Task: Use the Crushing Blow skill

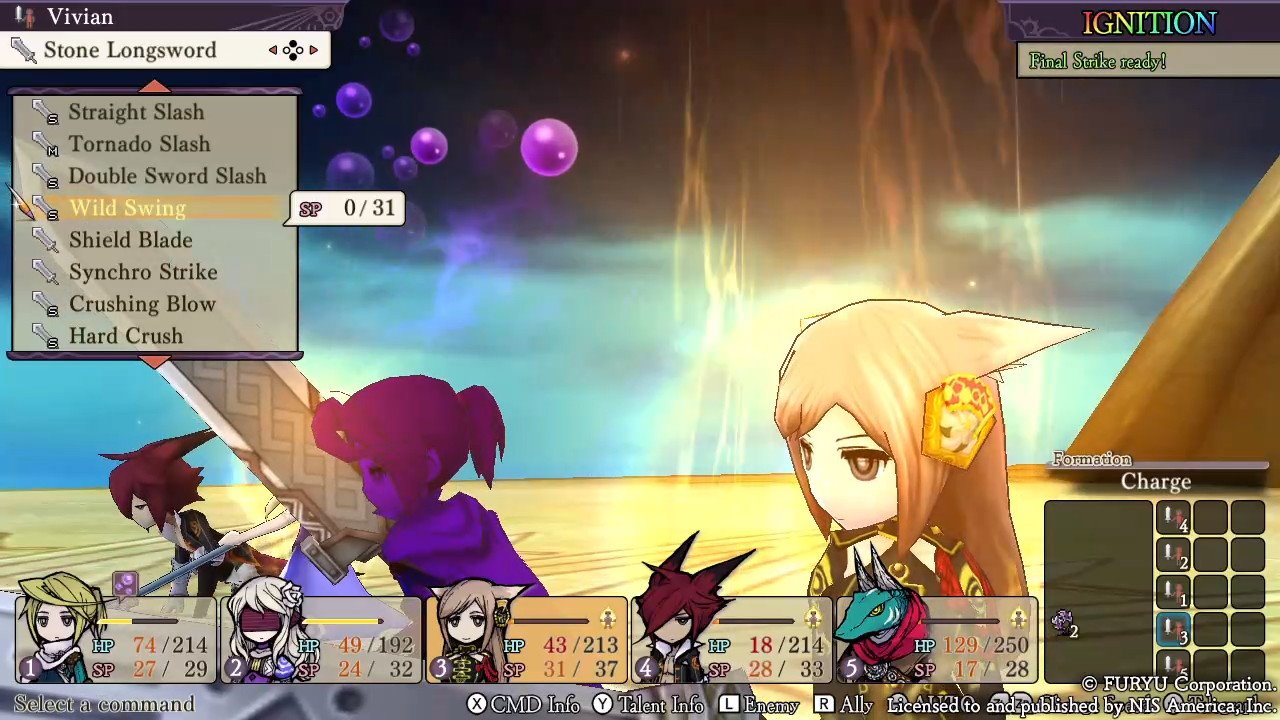Action: (142, 304)
